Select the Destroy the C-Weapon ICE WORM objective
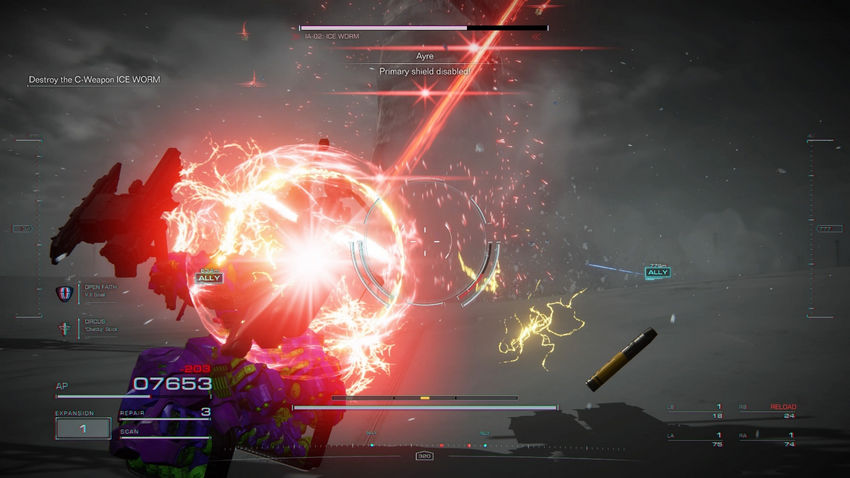This screenshot has height=478, width=850. 94,79
